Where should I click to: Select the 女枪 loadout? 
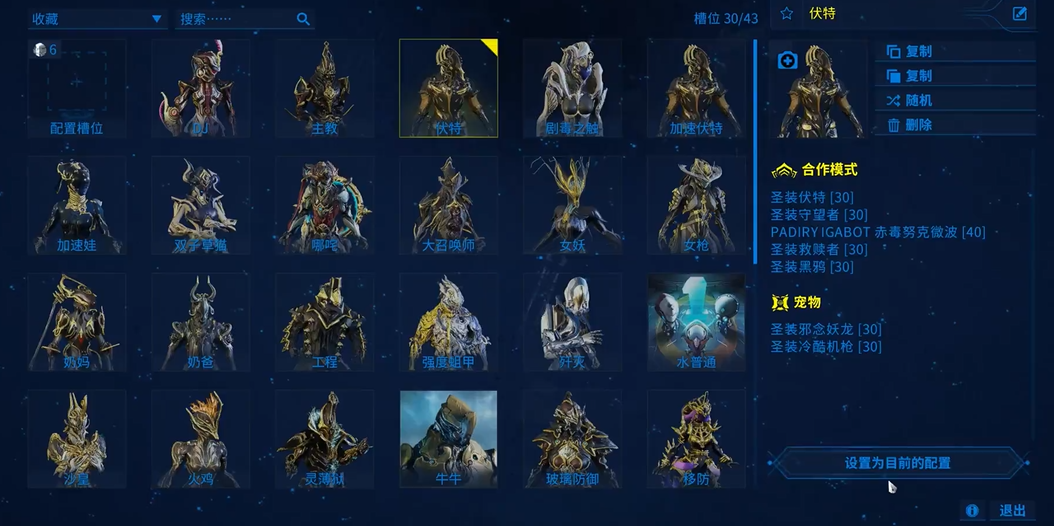pyautogui.click(x=696, y=205)
